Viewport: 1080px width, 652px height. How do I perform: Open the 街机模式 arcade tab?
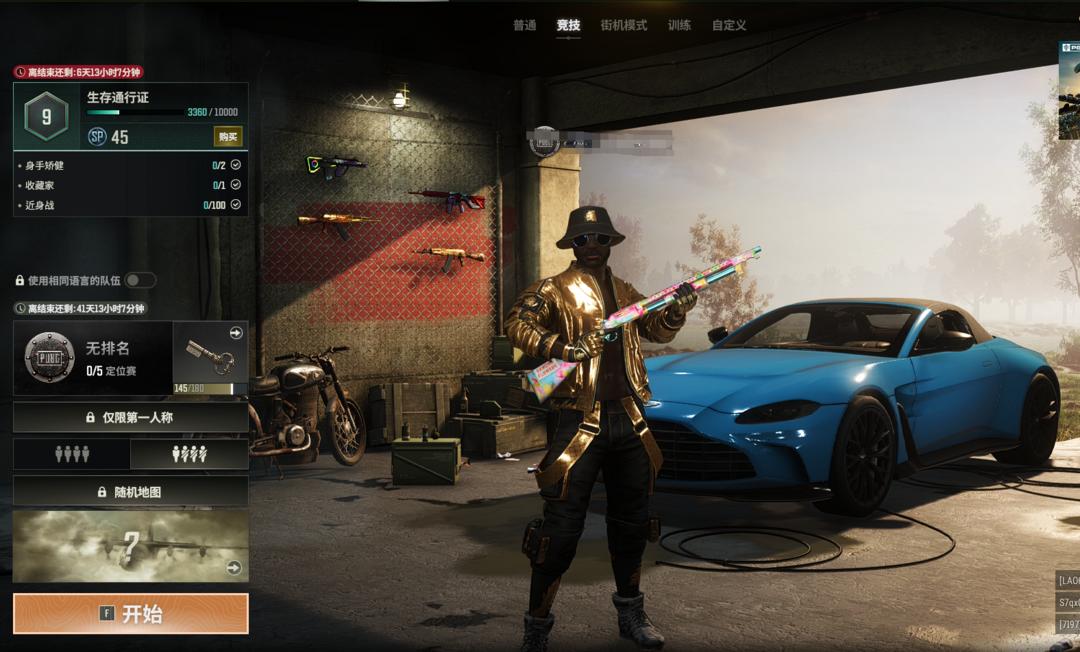[623, 25]
